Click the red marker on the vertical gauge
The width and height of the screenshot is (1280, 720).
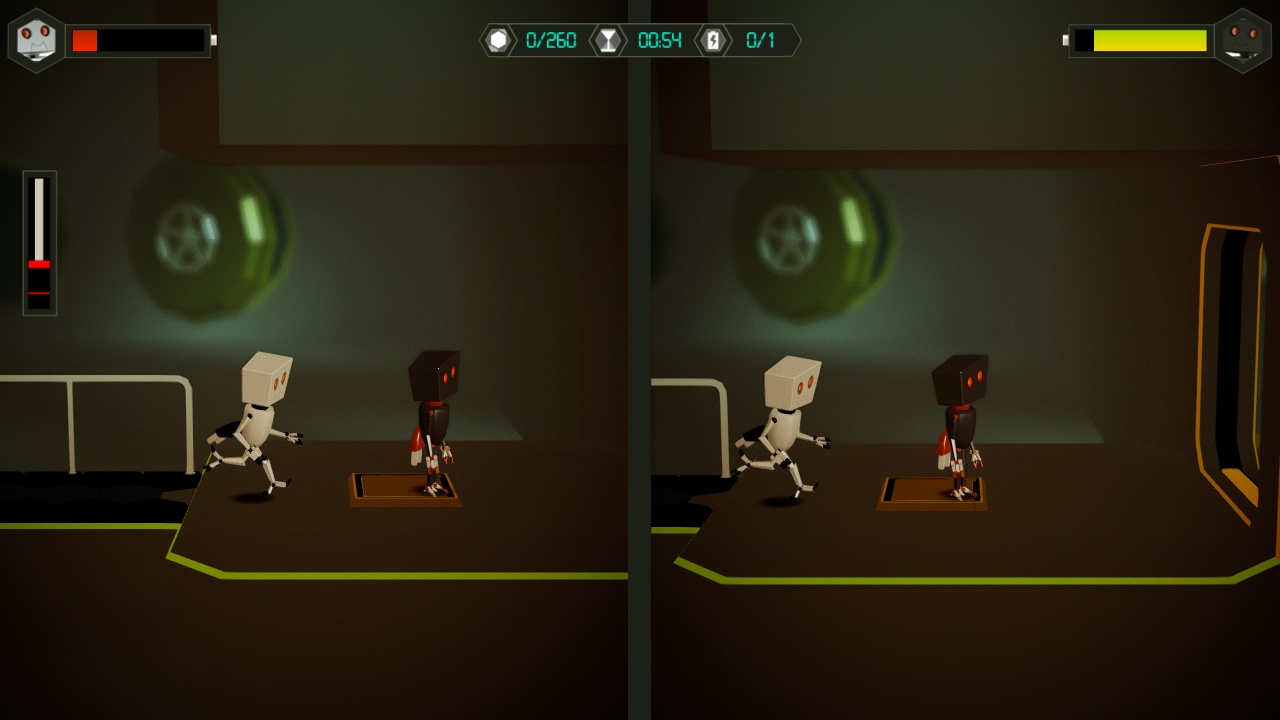pyautogui.click(x=38, y=265)
